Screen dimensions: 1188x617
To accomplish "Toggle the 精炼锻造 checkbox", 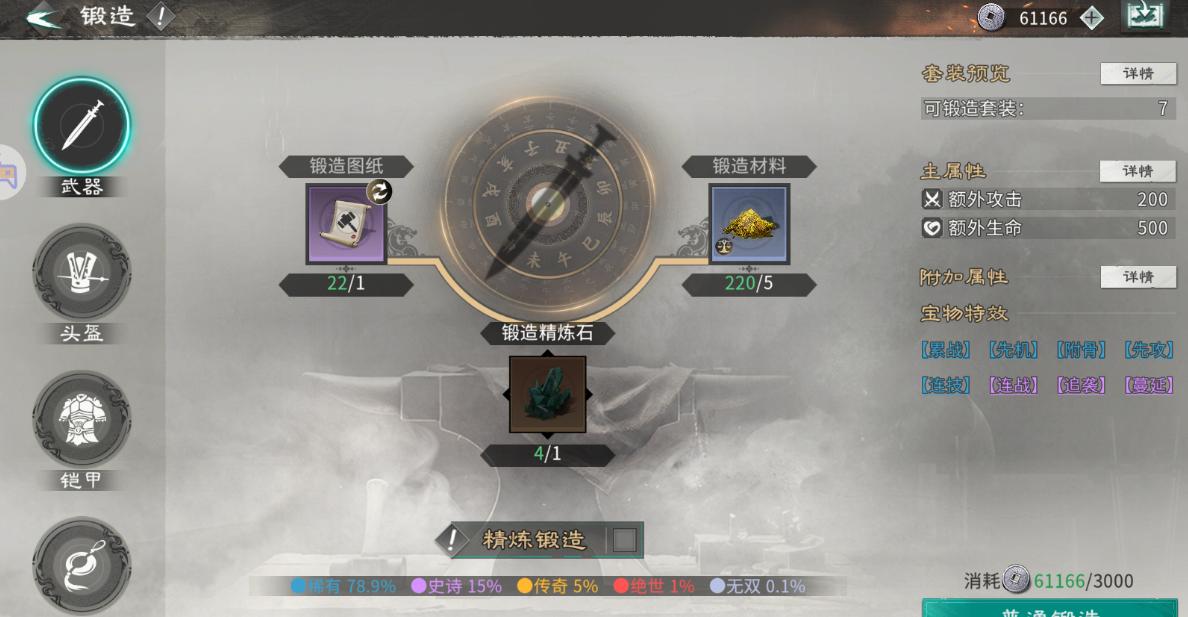I will point(624,540).
